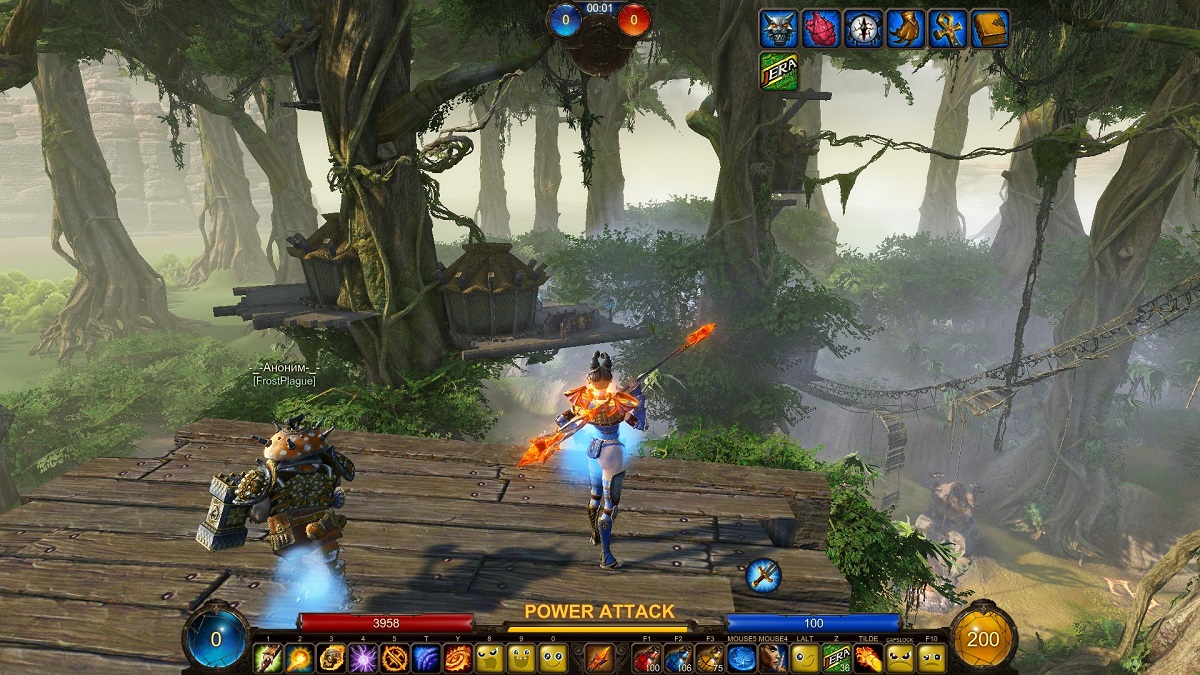Trigger the orange spiral ability on Y

(459, 658)
